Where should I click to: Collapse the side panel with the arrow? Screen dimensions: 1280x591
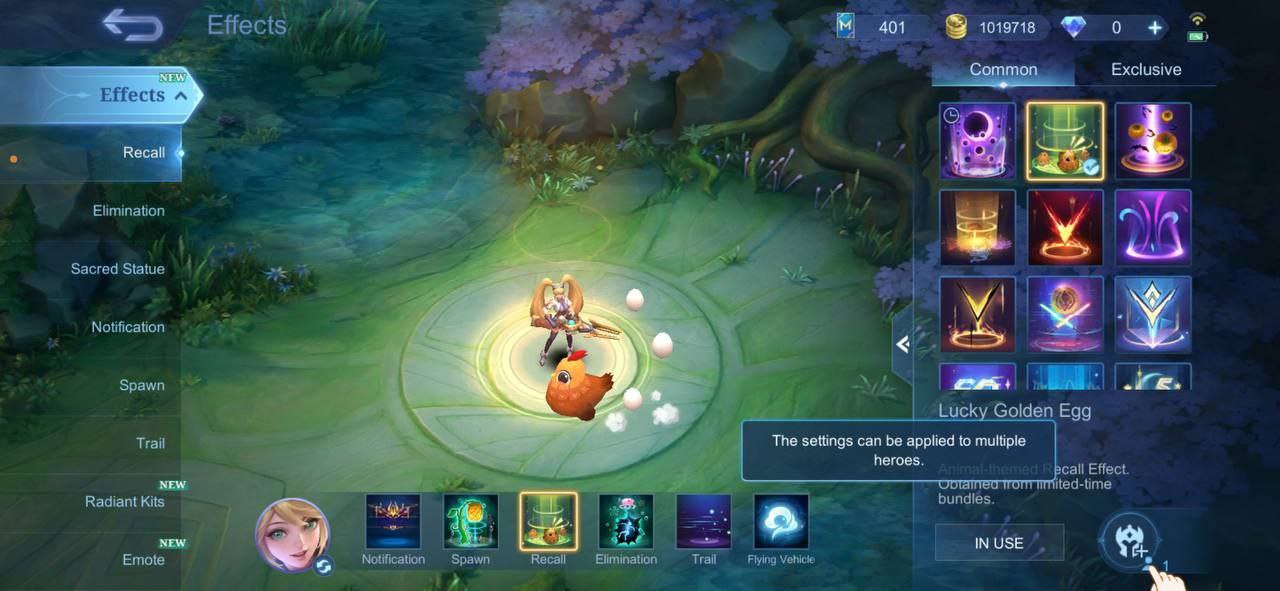coord(902,345)
